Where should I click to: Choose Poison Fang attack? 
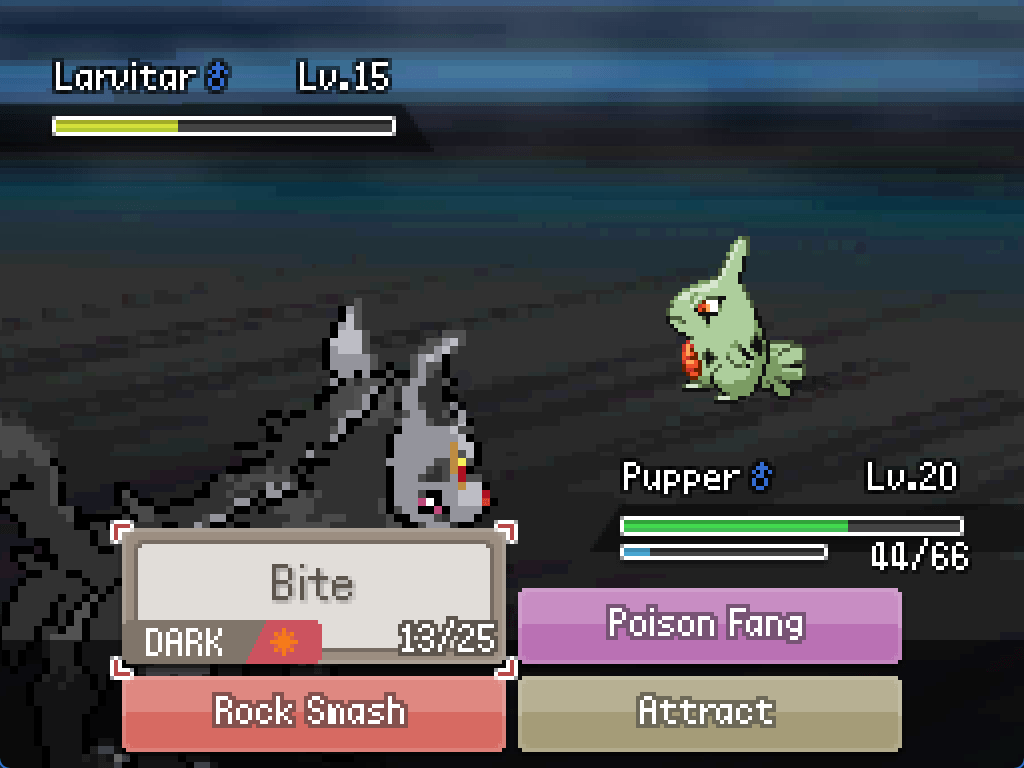point(708,625)
